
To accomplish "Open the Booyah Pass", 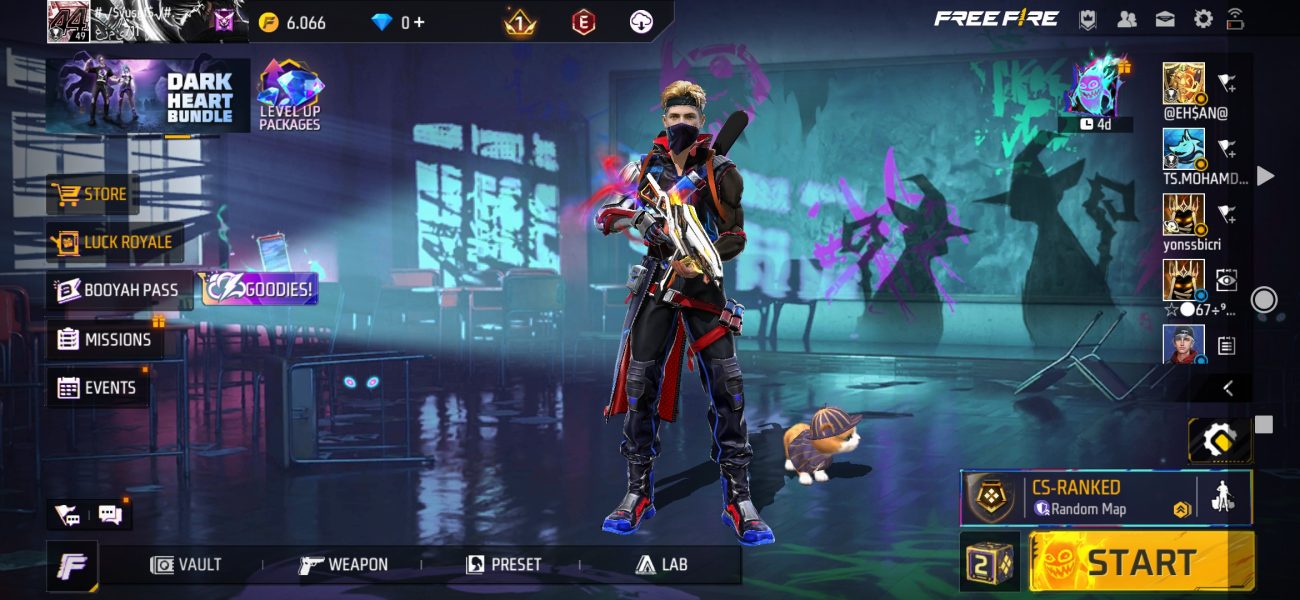I will pyautogui.click(x=119, y=290).
